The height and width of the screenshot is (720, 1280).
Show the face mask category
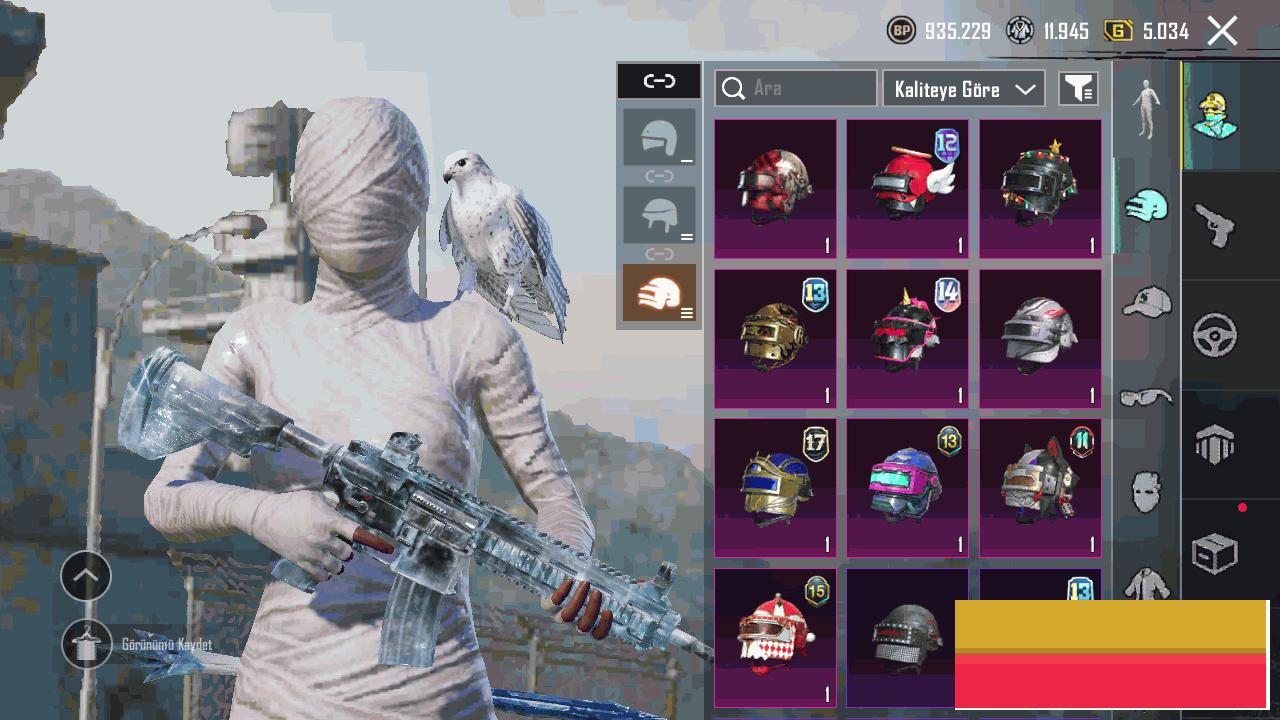[1146, 492]
